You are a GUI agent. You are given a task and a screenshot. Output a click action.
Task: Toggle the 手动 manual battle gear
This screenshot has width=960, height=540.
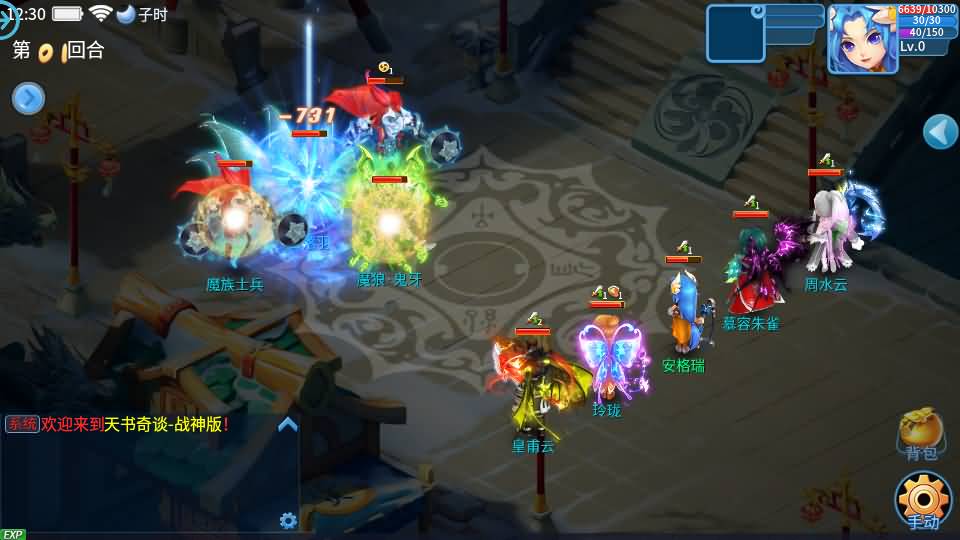pos(922,498)
